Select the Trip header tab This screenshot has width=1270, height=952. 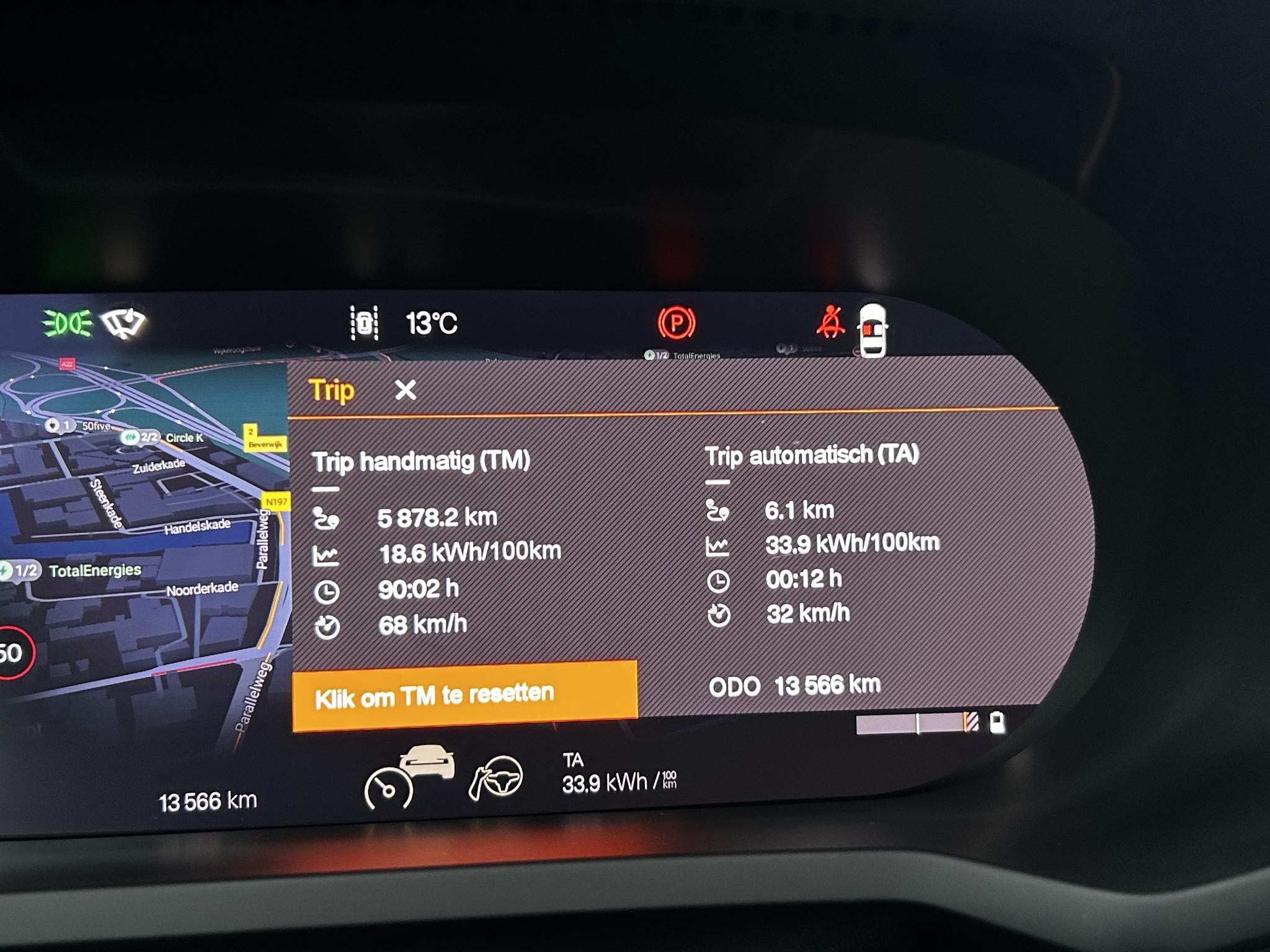click(x=332, y=390)
